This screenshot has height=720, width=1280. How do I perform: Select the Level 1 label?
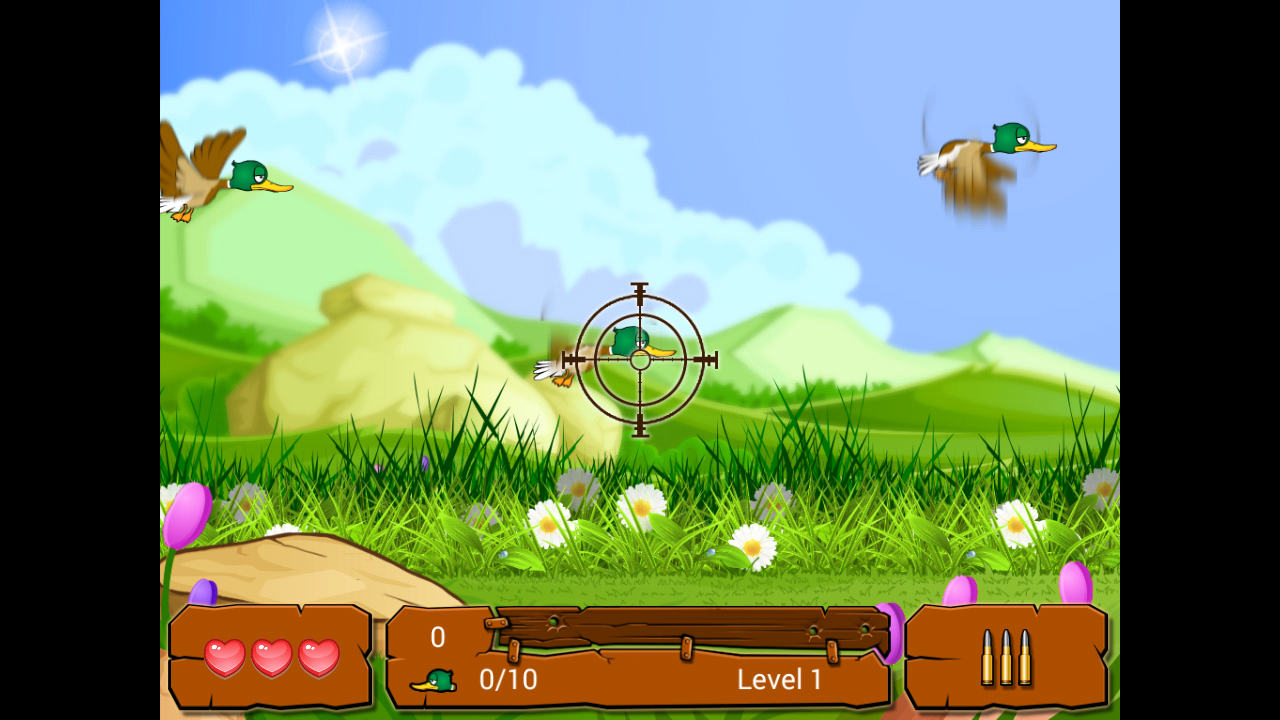tap(779, 680)
